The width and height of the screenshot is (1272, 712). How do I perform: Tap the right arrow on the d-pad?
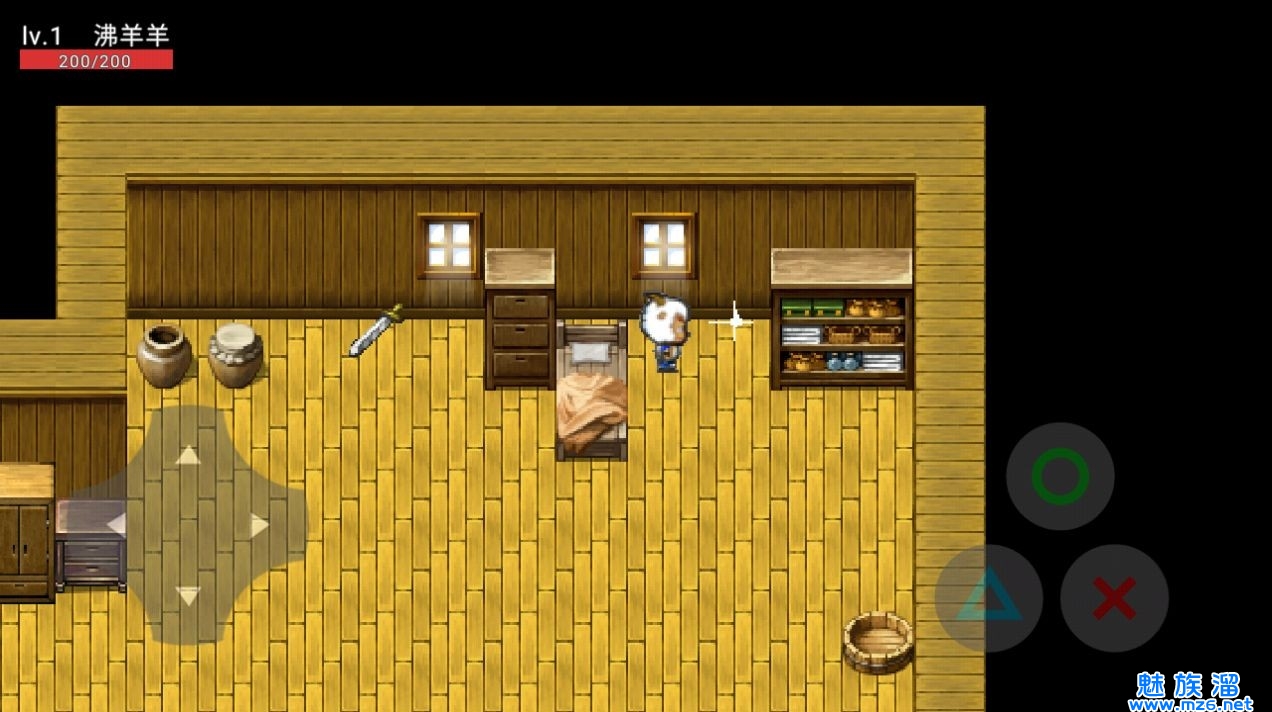260,524
